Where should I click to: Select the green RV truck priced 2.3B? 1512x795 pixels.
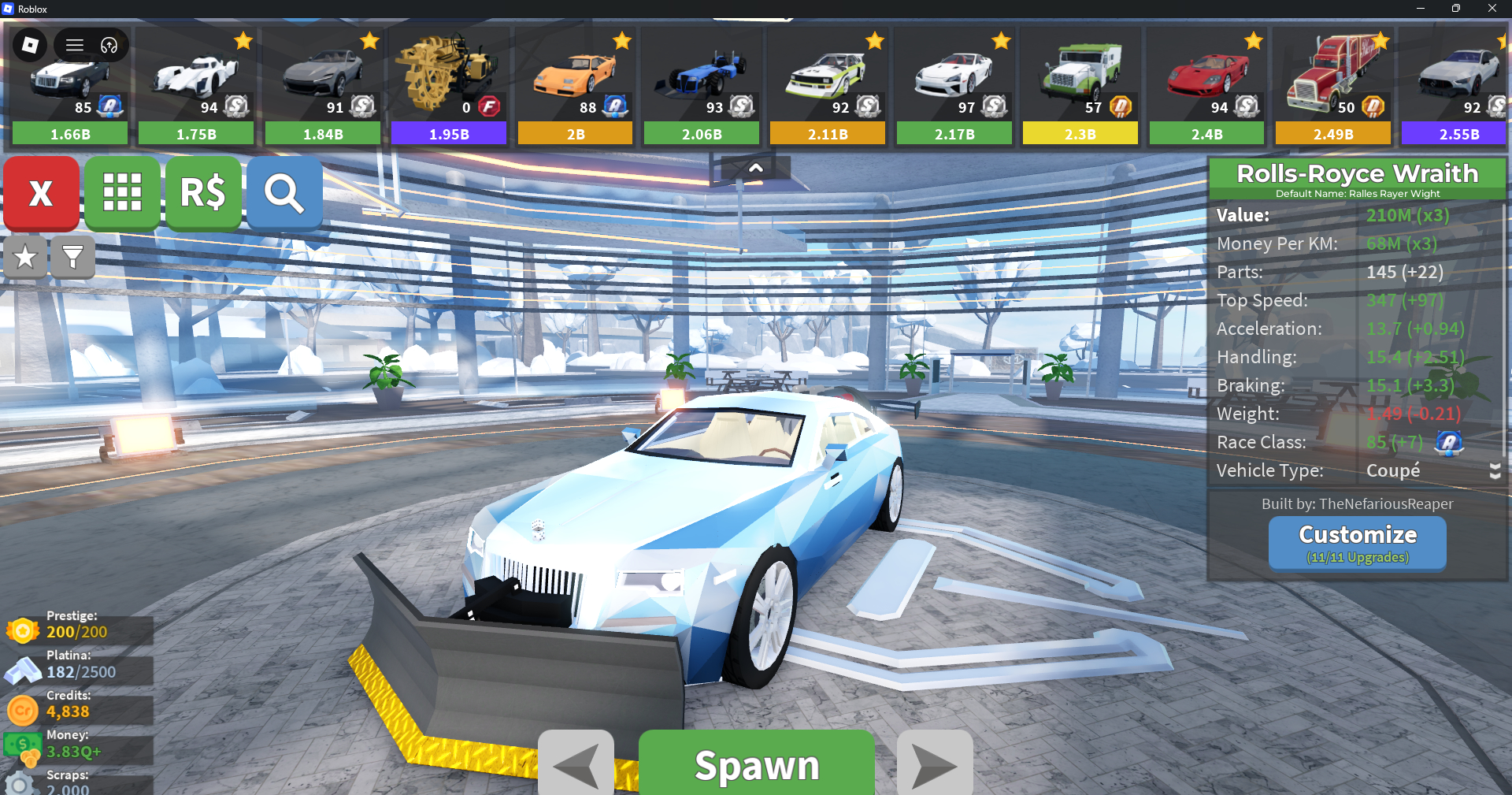tap(1080, 85)
